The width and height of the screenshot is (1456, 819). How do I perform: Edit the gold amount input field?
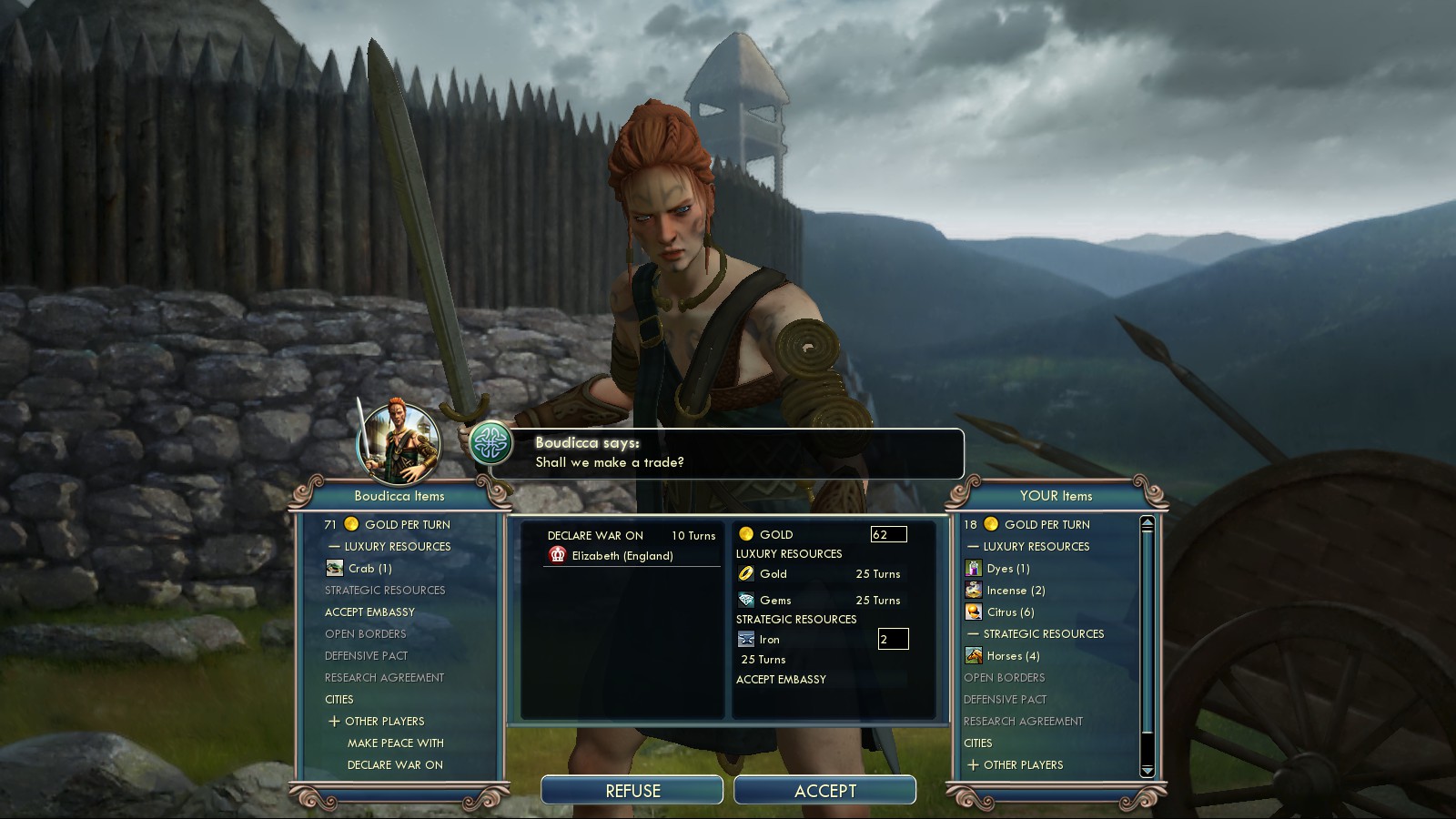(x=888, y=535)
